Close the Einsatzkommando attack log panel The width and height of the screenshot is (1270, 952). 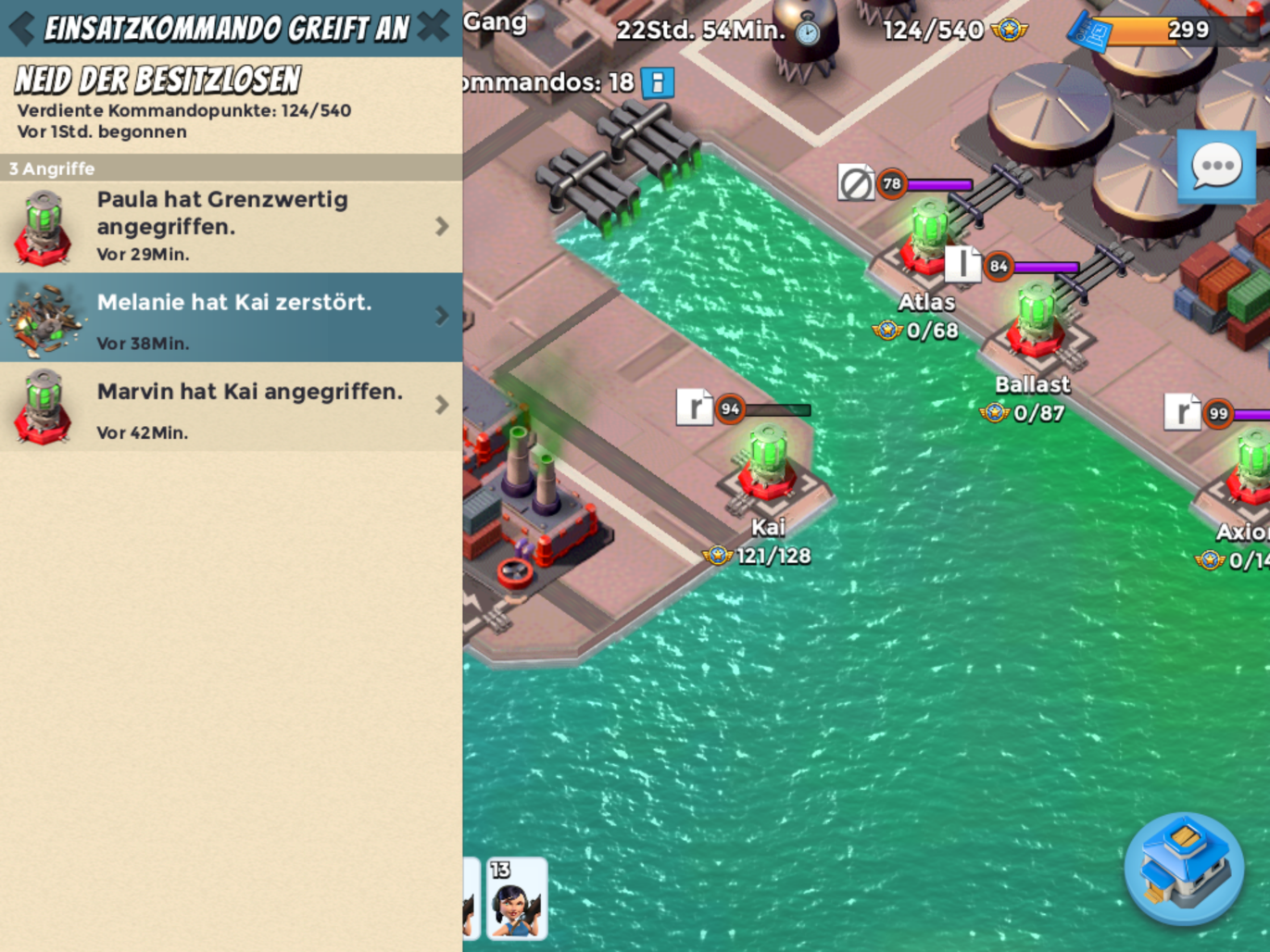433,27
